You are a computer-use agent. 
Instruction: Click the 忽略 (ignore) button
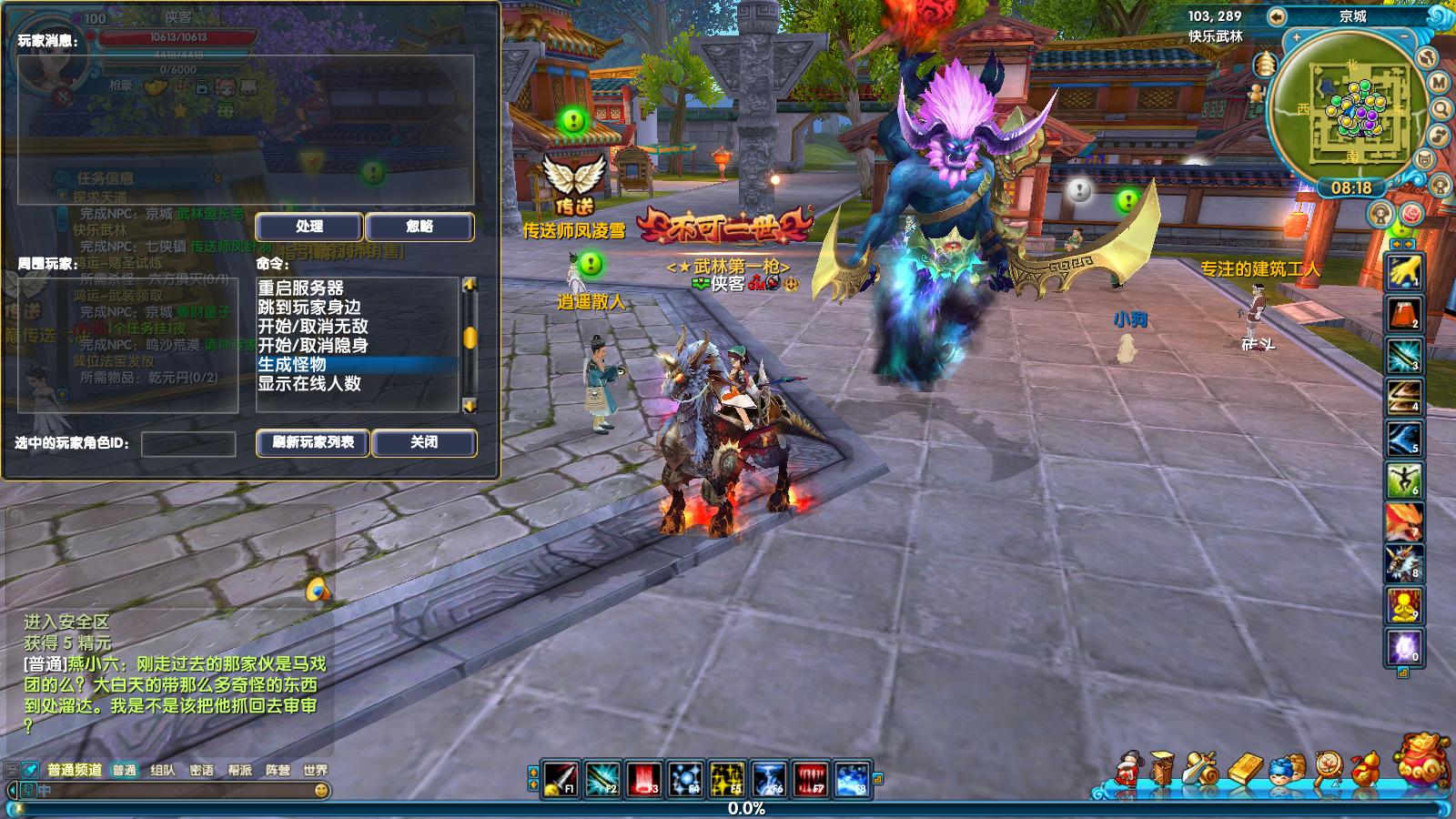(420, 227)
